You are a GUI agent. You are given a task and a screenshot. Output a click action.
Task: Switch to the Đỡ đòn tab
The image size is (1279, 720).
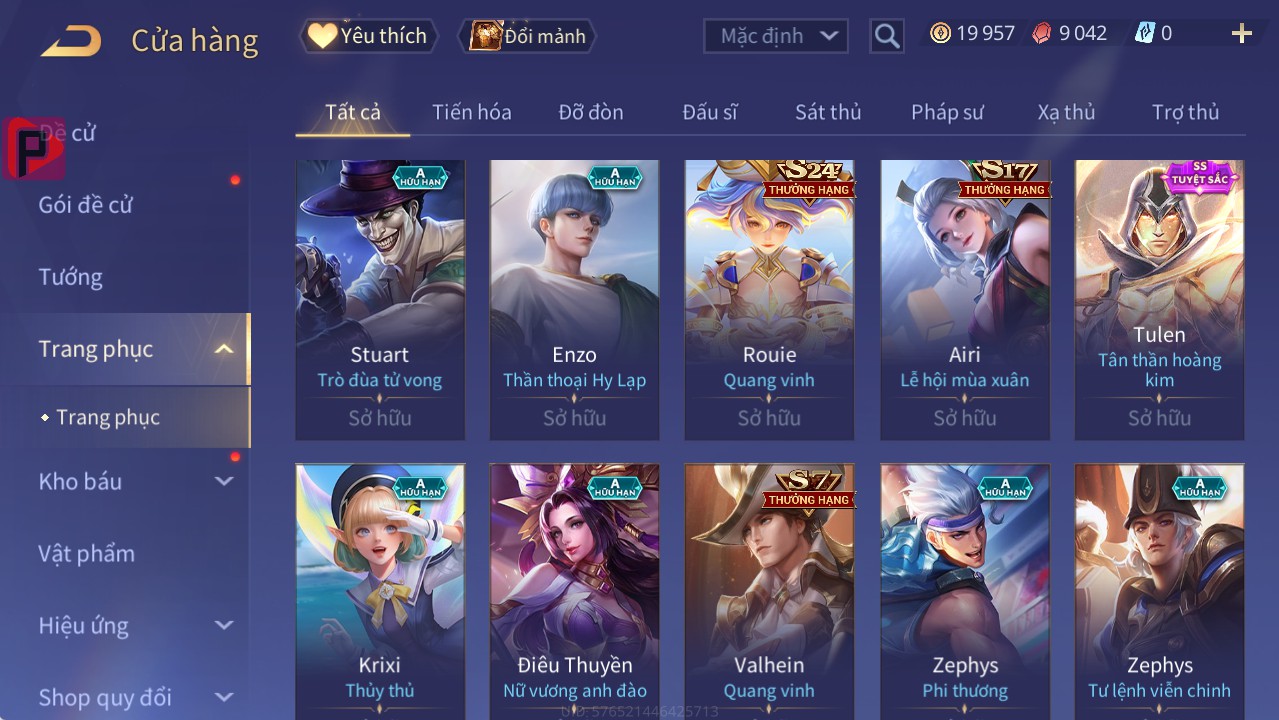coord(590,112)
